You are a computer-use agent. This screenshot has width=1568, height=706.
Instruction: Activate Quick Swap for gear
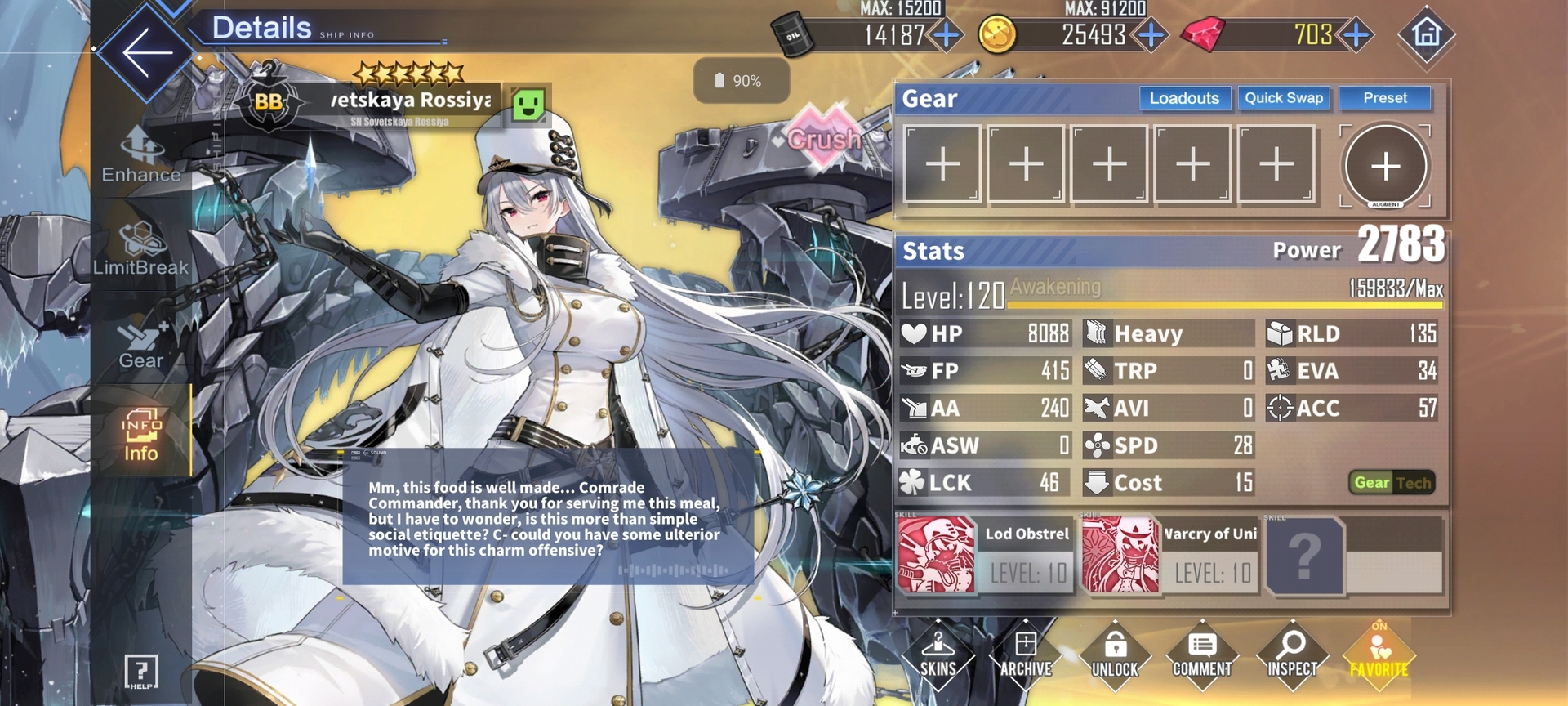[1283, 99]
